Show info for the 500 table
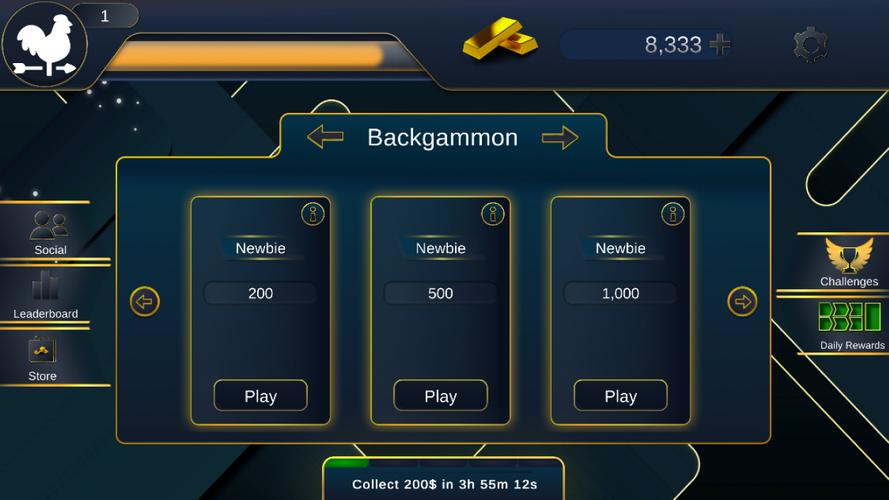This screenshot has height=500, width=889. [x=493, y=213]
